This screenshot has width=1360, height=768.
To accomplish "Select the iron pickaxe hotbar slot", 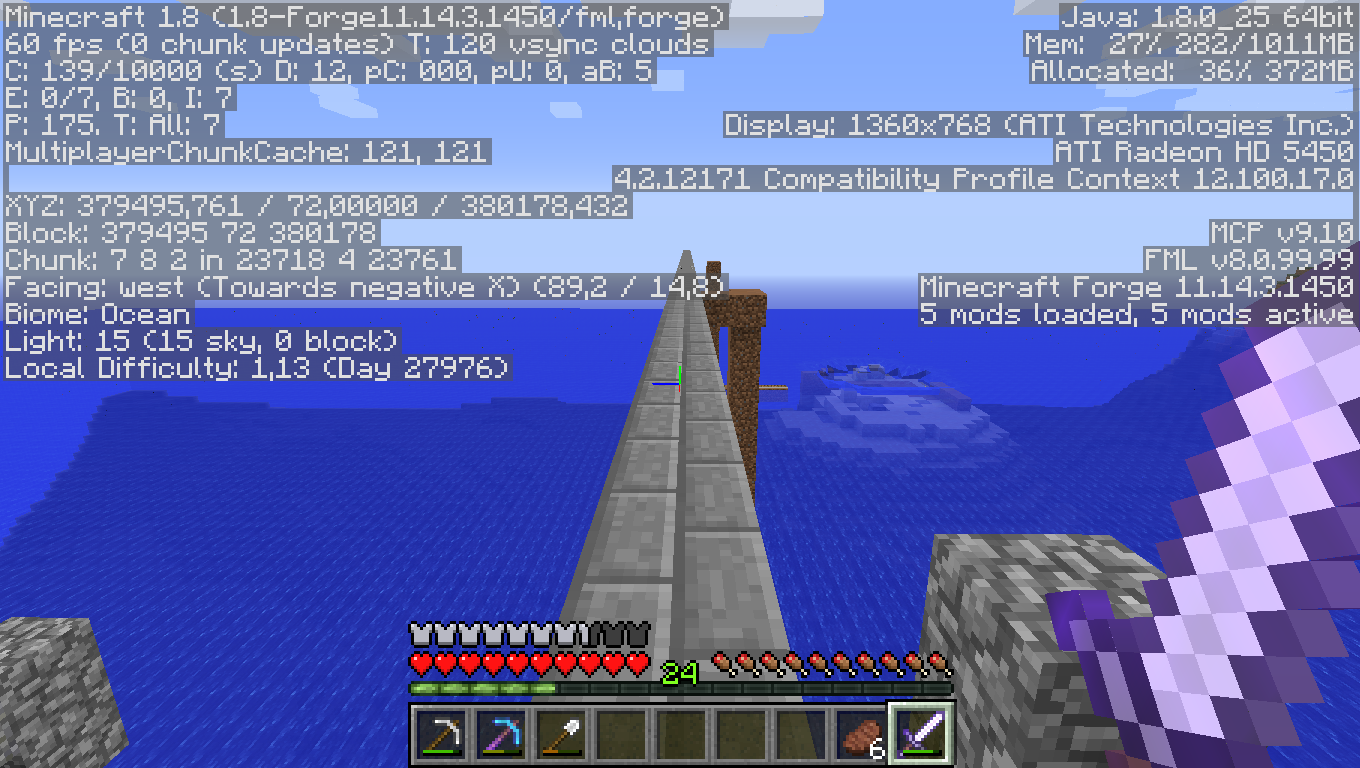I will [441, 735].
